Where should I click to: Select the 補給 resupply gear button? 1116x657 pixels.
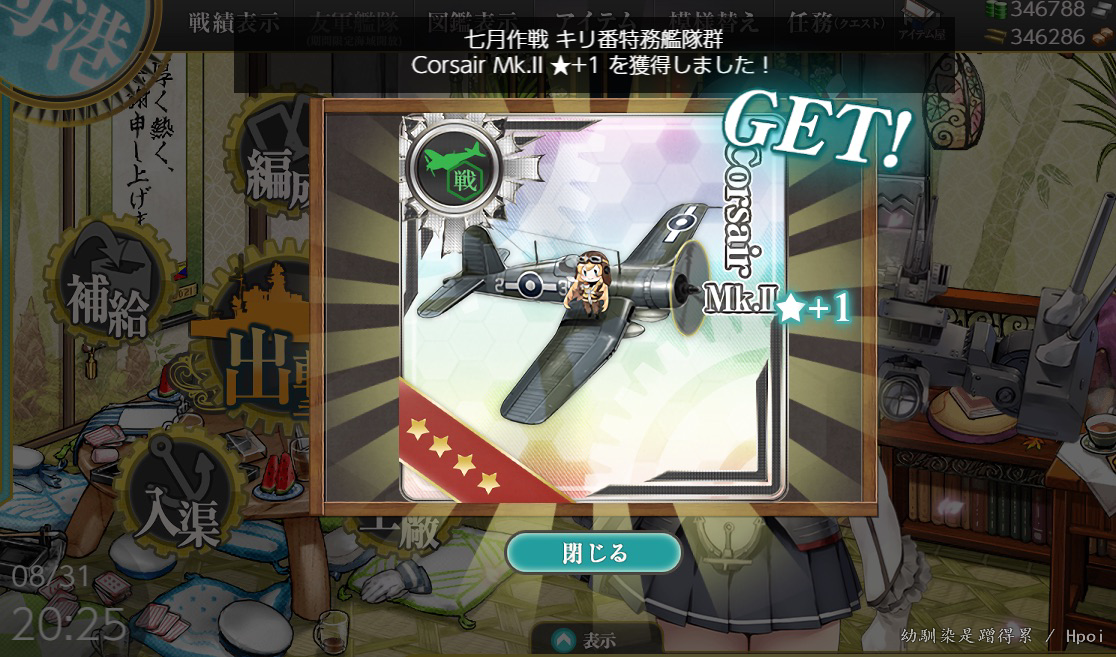(107, 290)
